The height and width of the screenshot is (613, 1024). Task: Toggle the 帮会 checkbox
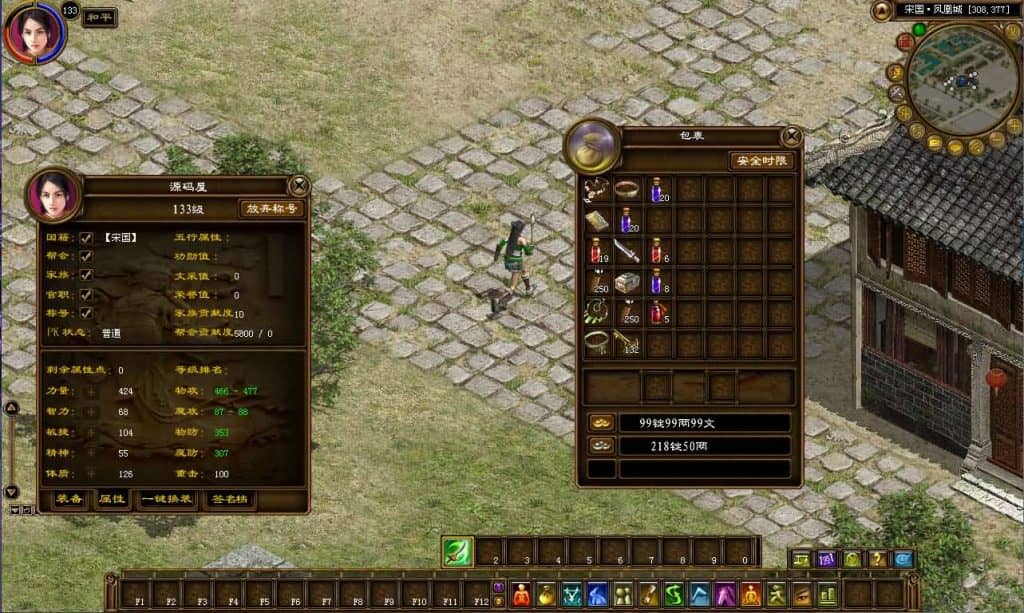[86, 257]
